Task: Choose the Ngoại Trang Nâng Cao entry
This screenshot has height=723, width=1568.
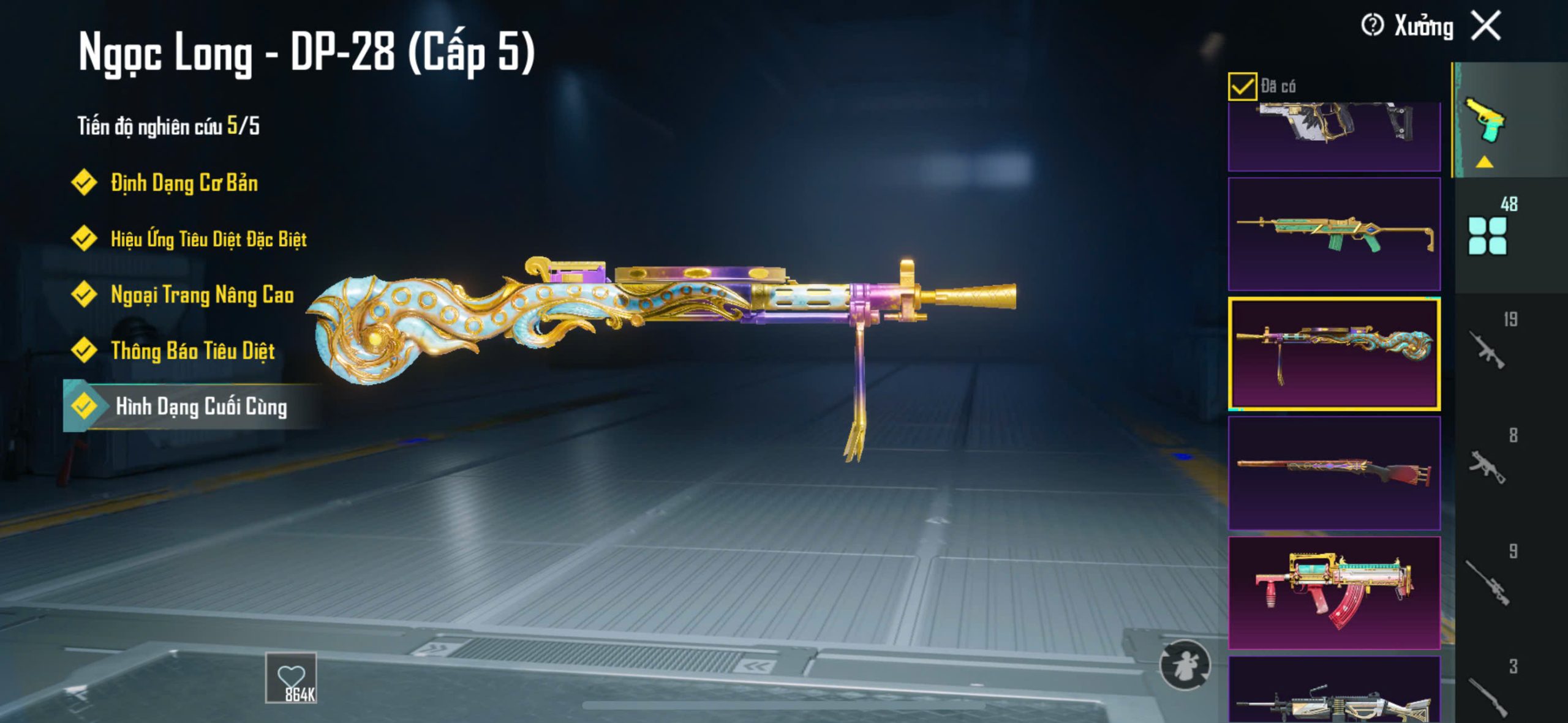Action: [x=202, y=294]
